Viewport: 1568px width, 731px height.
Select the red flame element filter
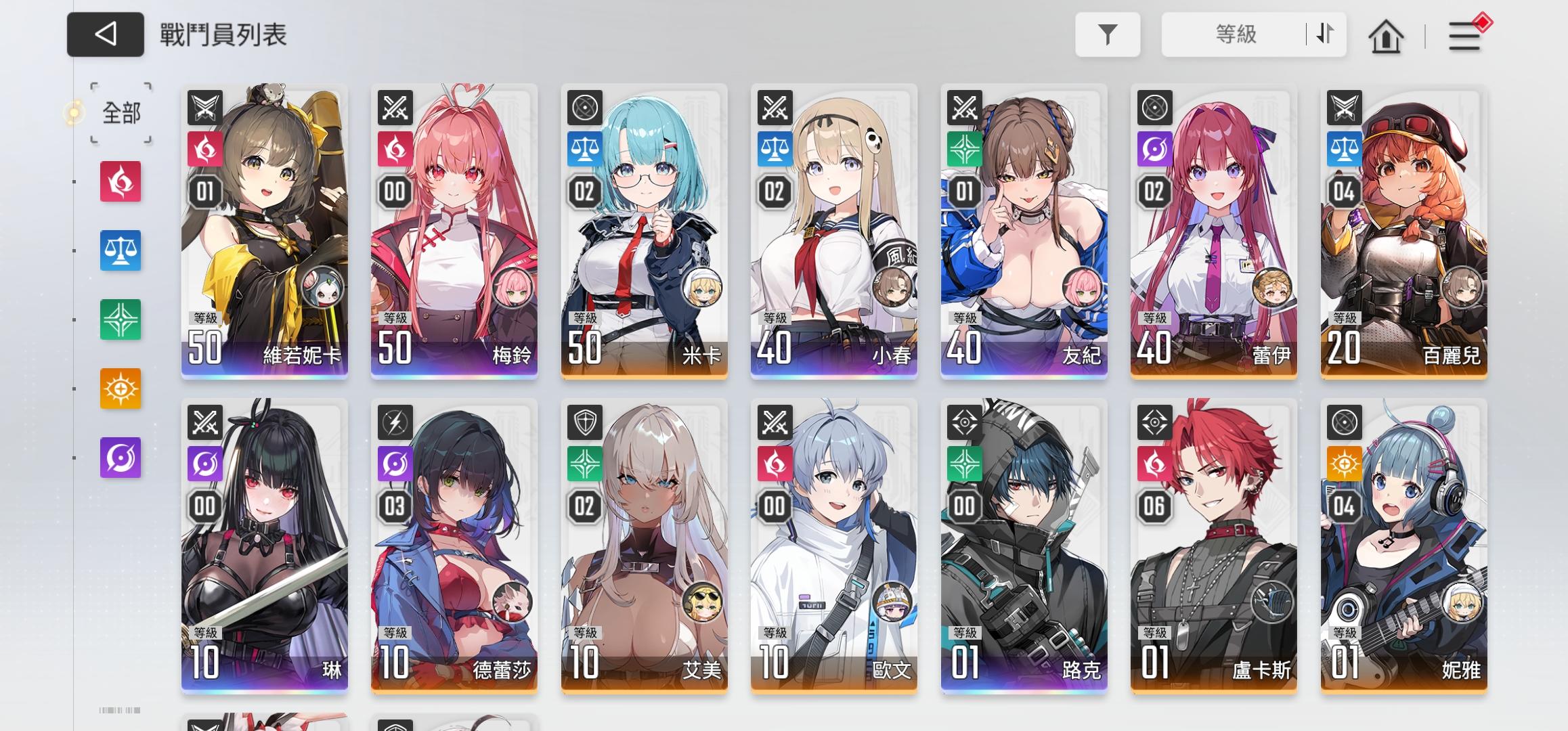click(x=121, y=183)
